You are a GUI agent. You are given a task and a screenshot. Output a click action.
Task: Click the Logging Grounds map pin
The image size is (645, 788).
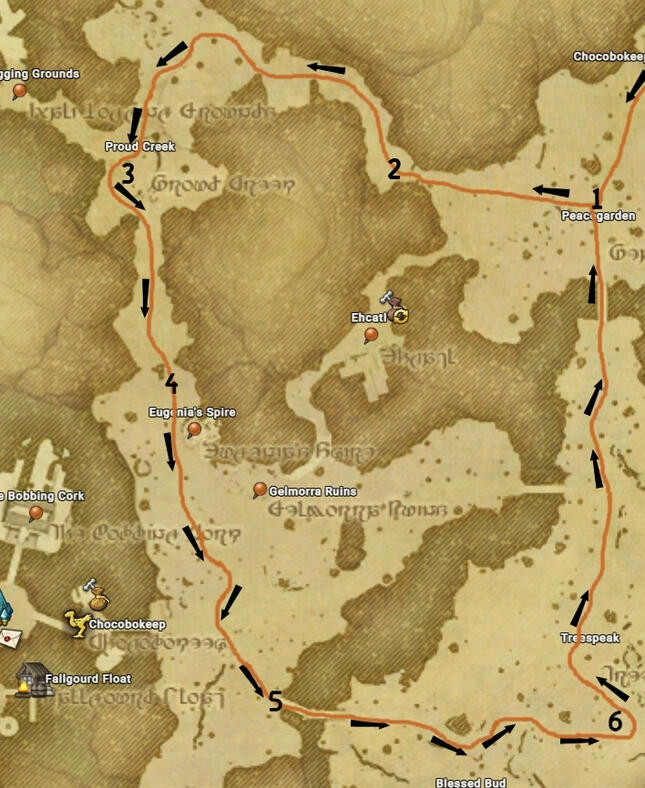[x=19, y=91]
